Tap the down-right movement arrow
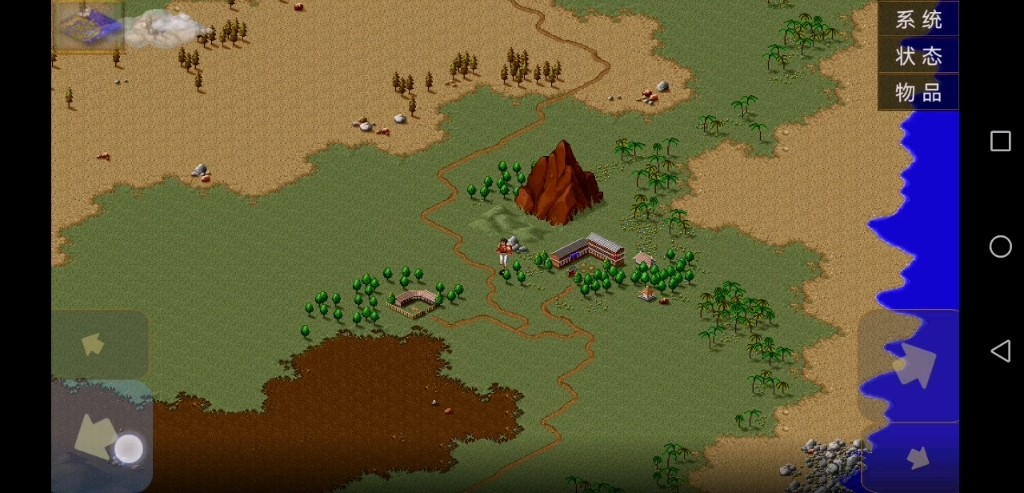This screenshot has width=1024, height=493. 914,458
